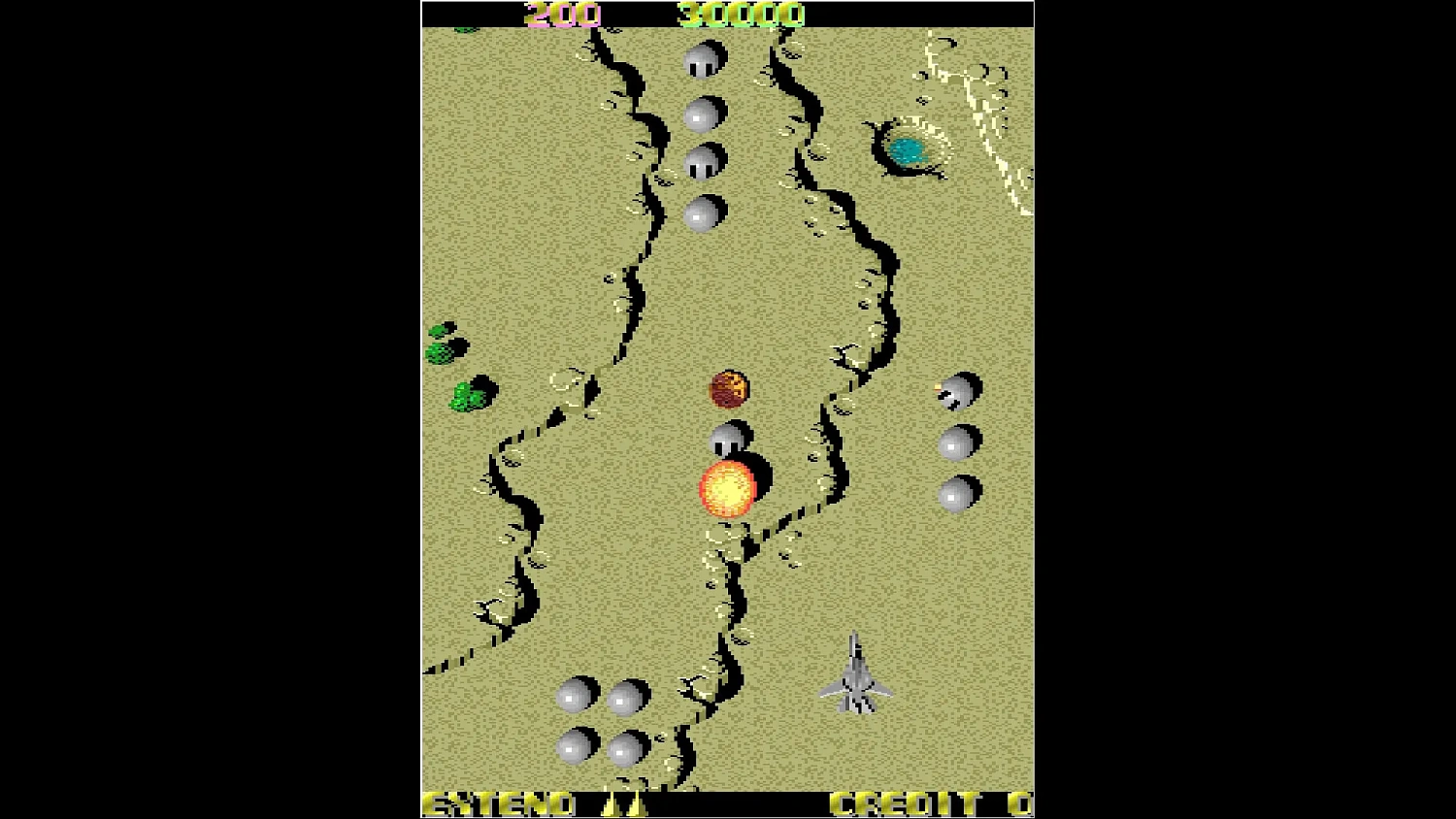Click the bottom-left dome in the four-turret cluster
This screenshot has height=819, width=1456.
pos(573,747)
